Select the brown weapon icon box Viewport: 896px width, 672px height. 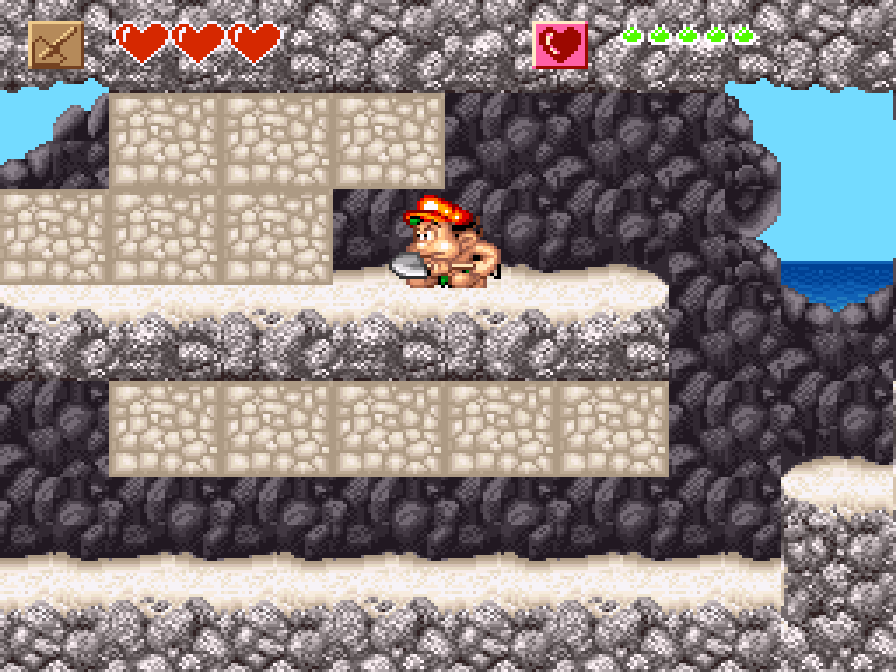click(x=56, y=45)
